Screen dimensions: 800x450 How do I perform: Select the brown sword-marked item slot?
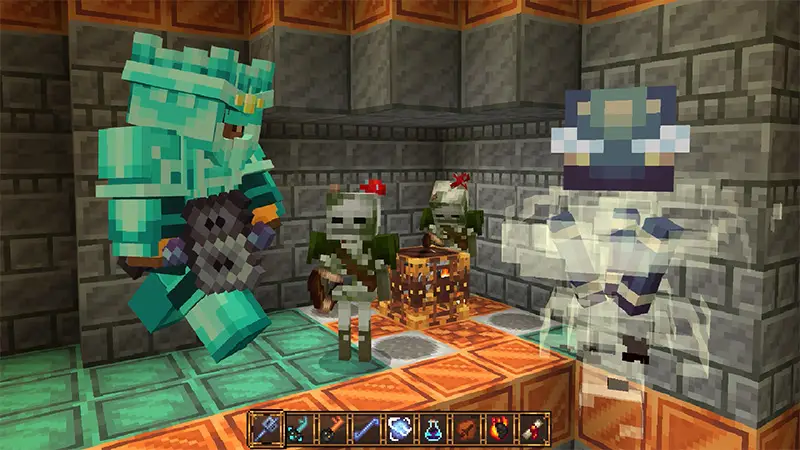click(x=467, y=429)
